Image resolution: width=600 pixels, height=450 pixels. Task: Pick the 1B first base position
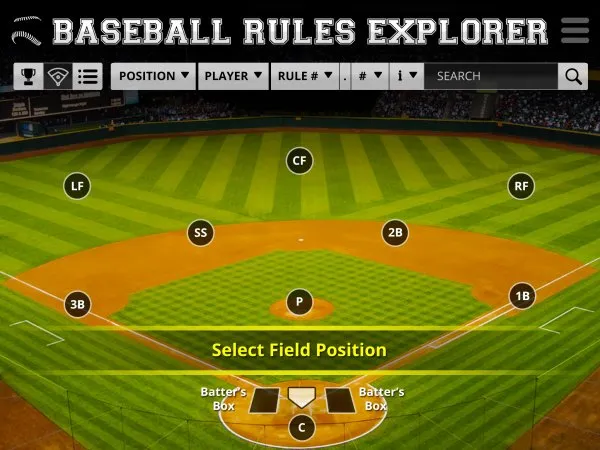[x=521, y=296]
